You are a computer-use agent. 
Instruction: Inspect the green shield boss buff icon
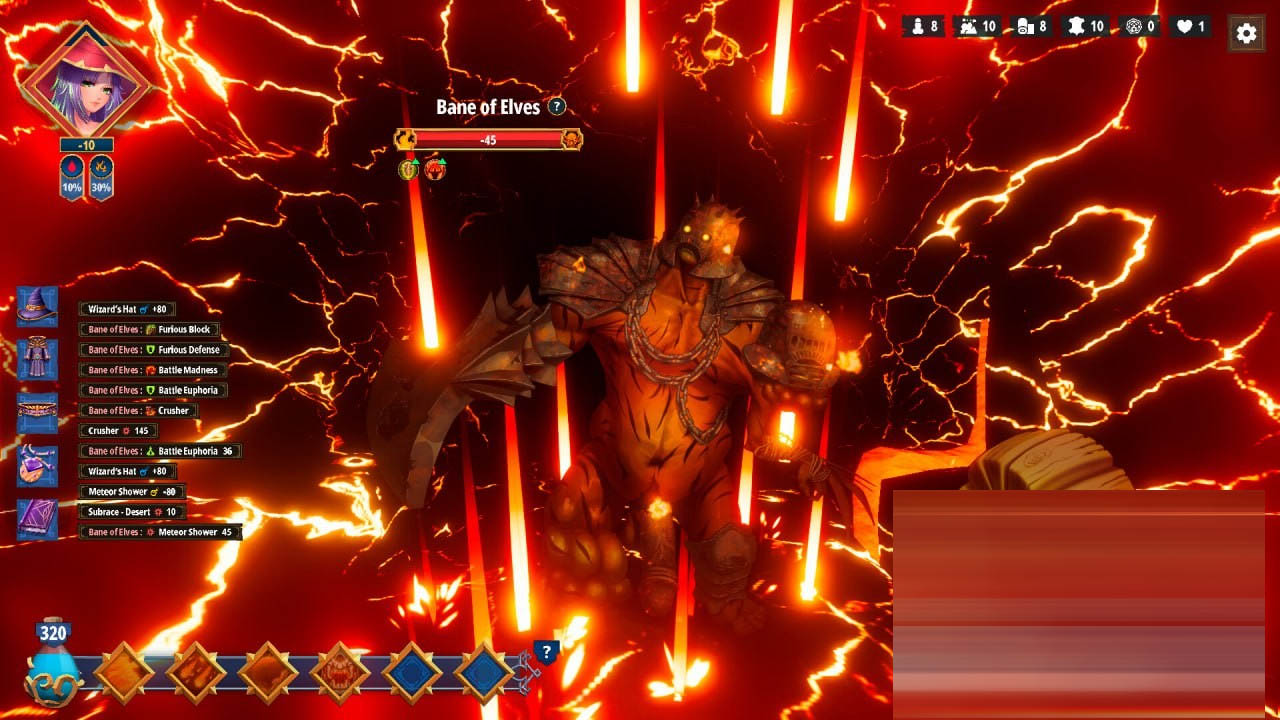[x=408, y=169]
